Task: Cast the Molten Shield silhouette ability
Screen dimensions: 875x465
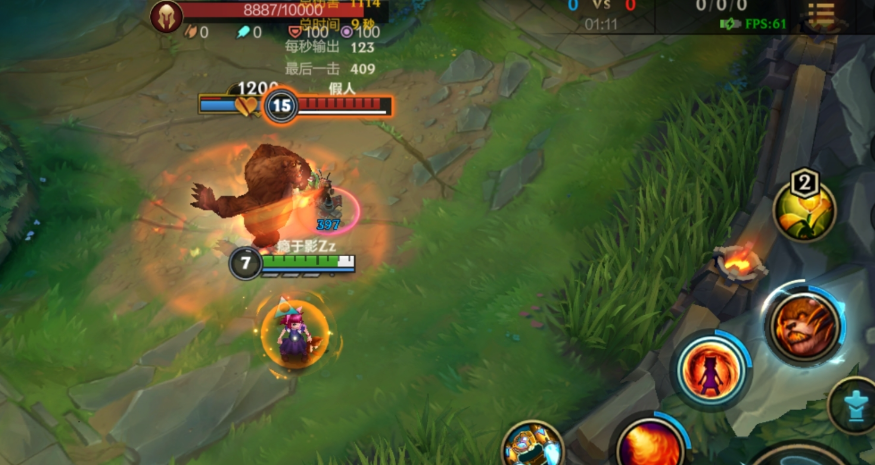Action: (711, 370)
